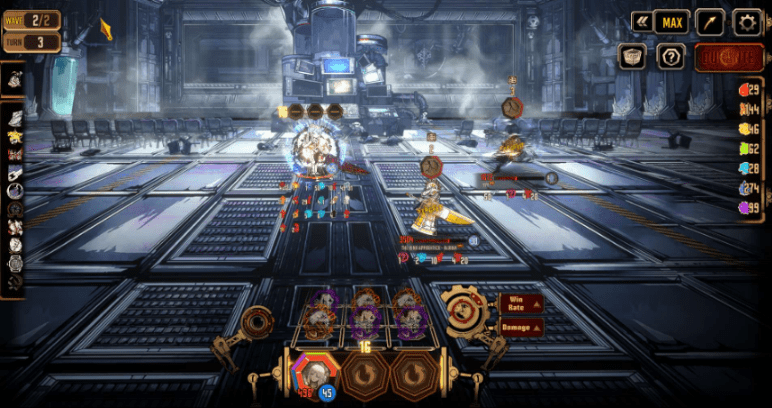772x408 pixels.
Task: Click the rightmost octagonal skill slot
Action: click(x=415, y=374)
